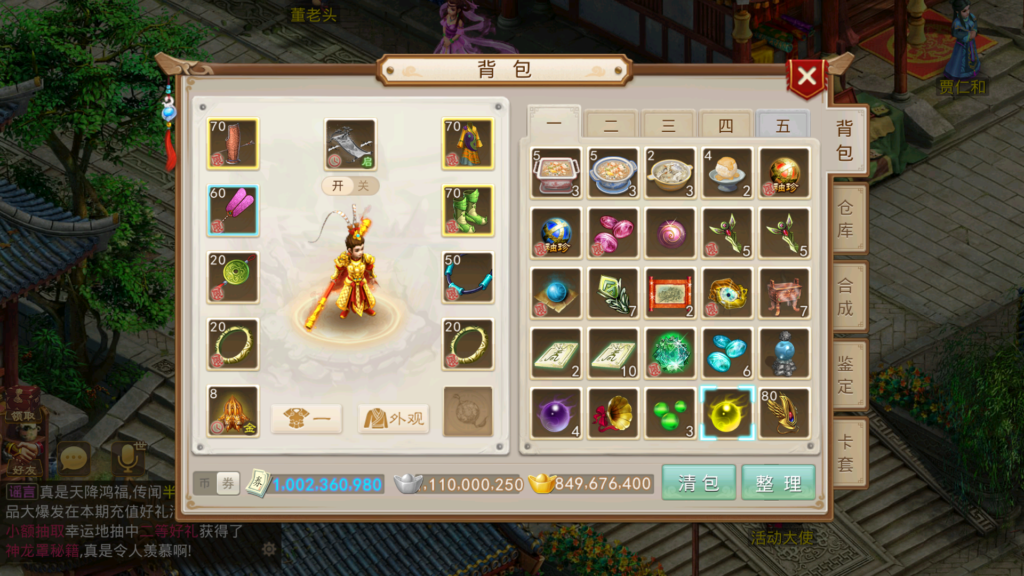1024x576 pixels.
Task: Switch to backpack page 二
Action: pos(611,126)
